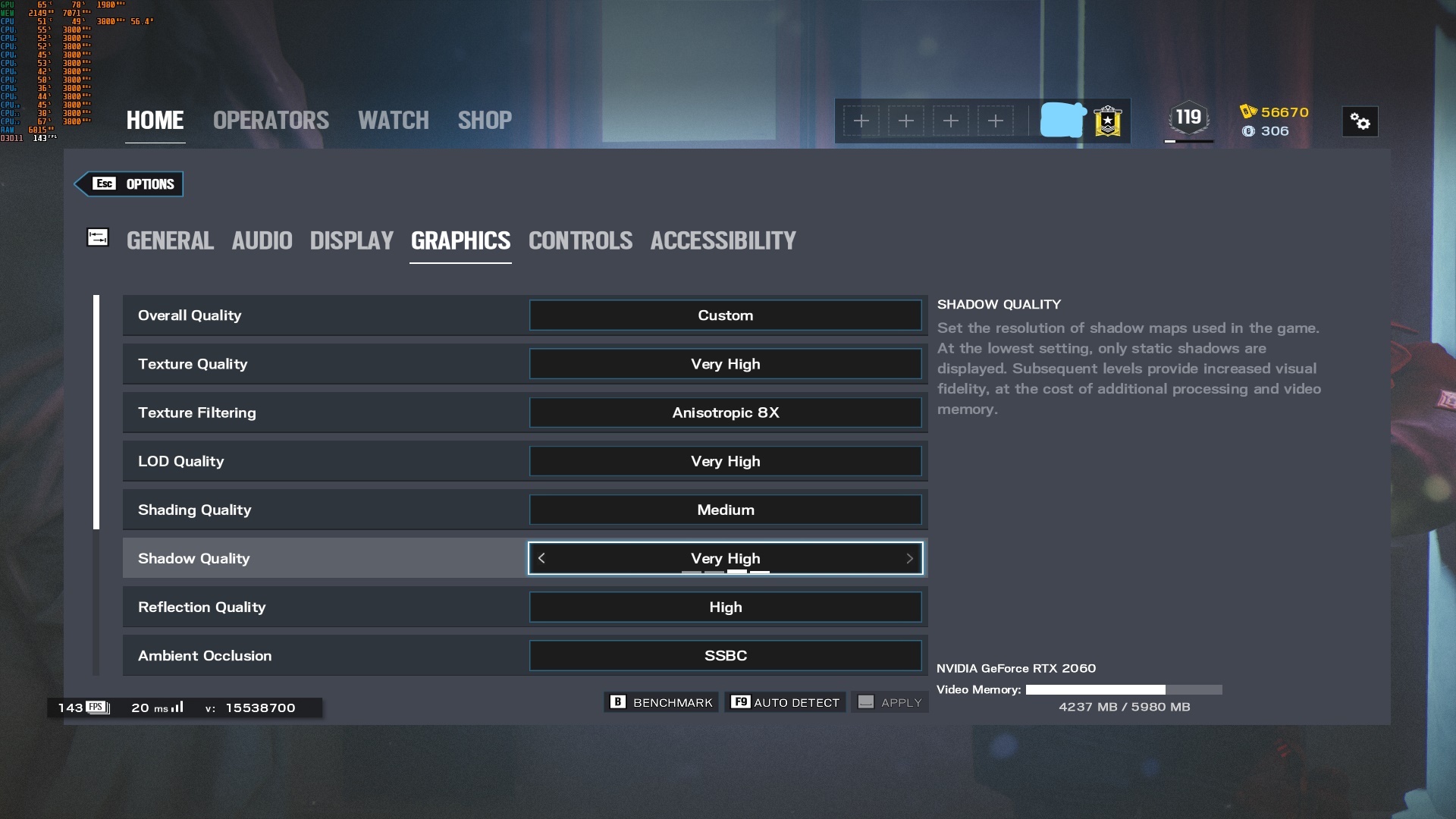Screen dimensions: 1456x819
Task: Click the Esc key icon in Options header
Action: [x=105, y=184]
